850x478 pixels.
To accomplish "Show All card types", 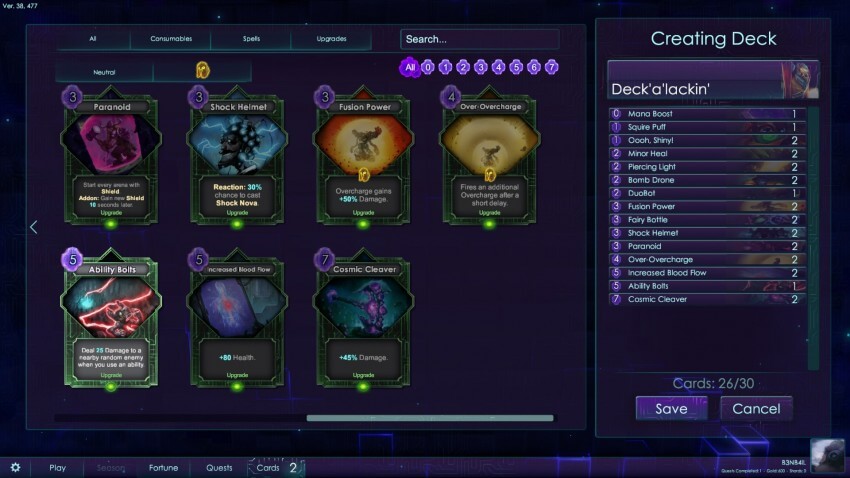I will pos(93,39).
